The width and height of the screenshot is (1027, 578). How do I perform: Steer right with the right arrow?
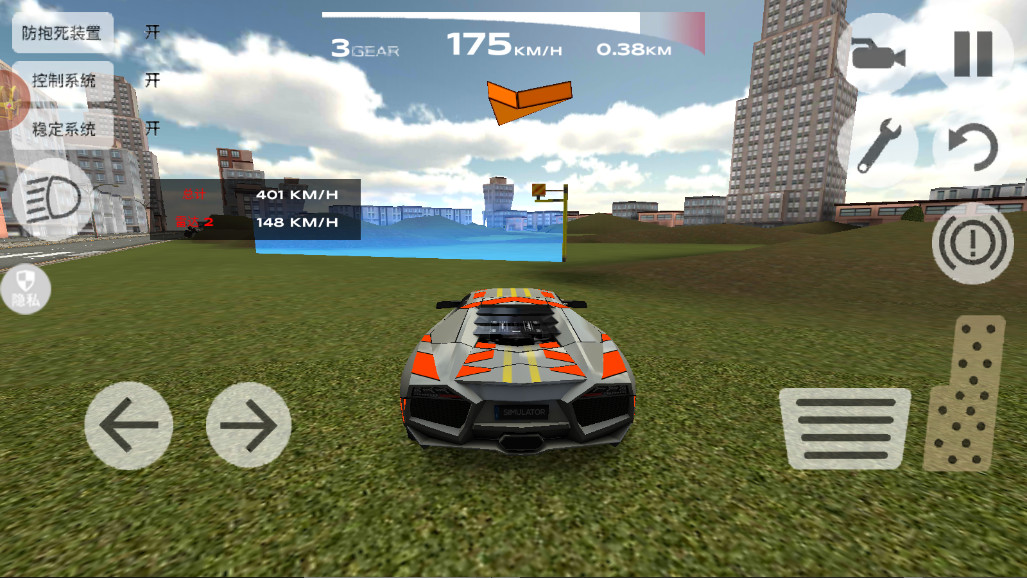tap(248, 425)
